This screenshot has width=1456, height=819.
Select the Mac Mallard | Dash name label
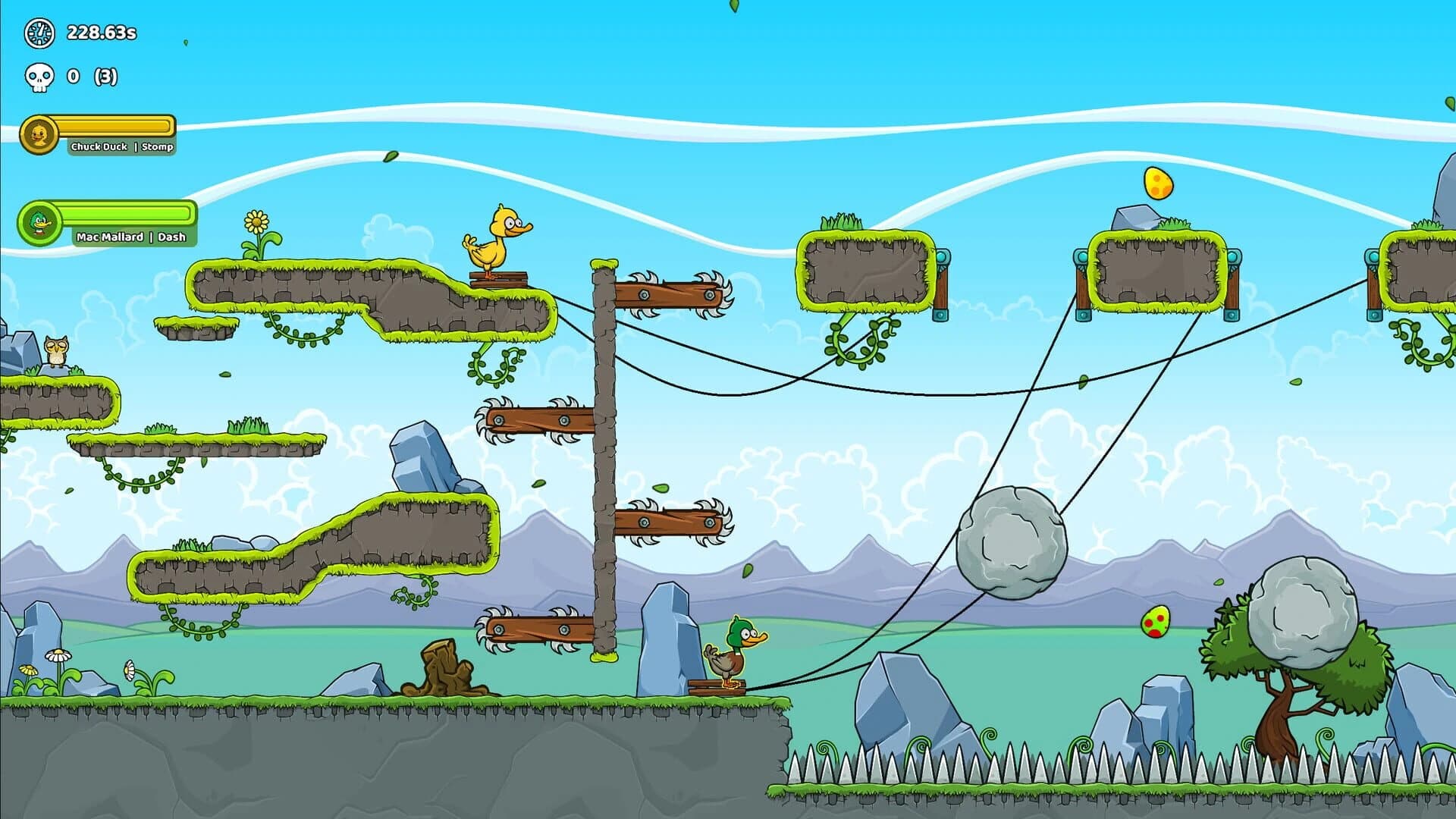coord(129,237)
